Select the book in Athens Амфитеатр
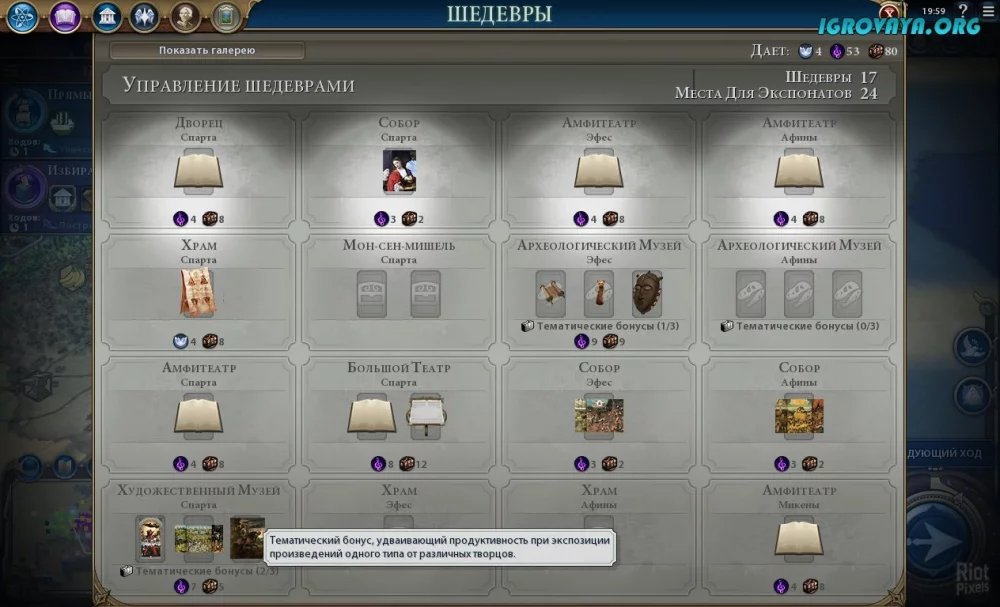Image resolution: width=1000 pixels, height=607 pixels. pyautogui.click(x=799, y=171)
